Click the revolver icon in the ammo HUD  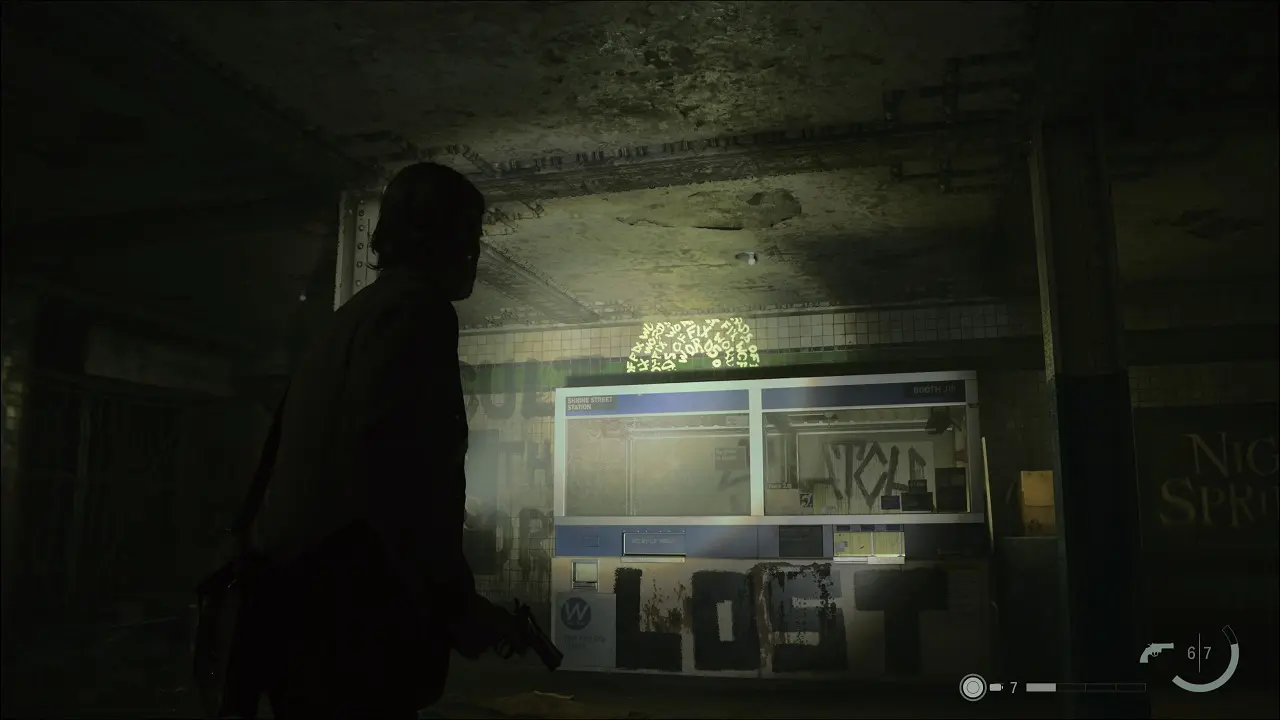pos(1156,653)
